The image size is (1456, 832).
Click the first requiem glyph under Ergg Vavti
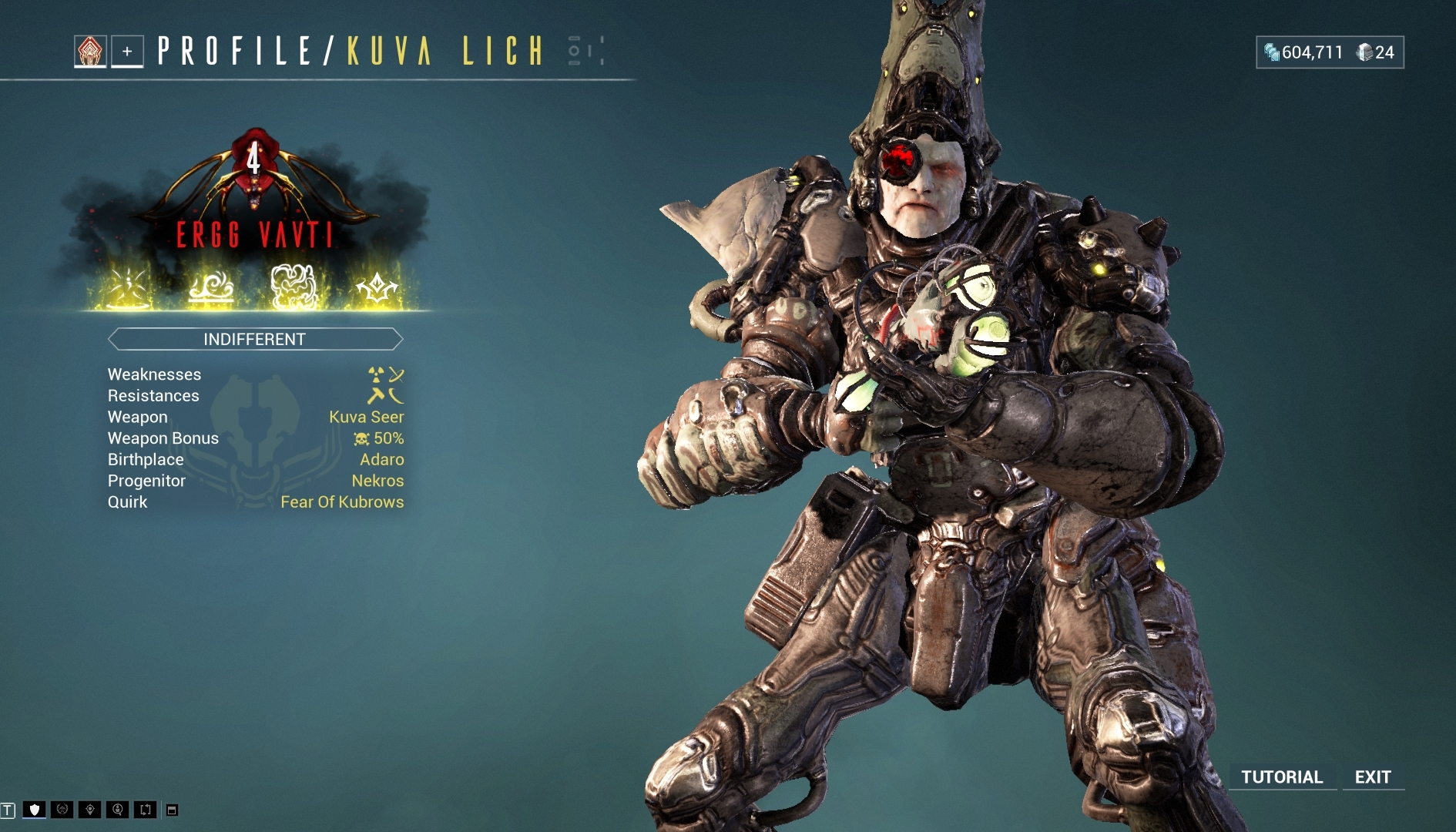tap(129, 287)
